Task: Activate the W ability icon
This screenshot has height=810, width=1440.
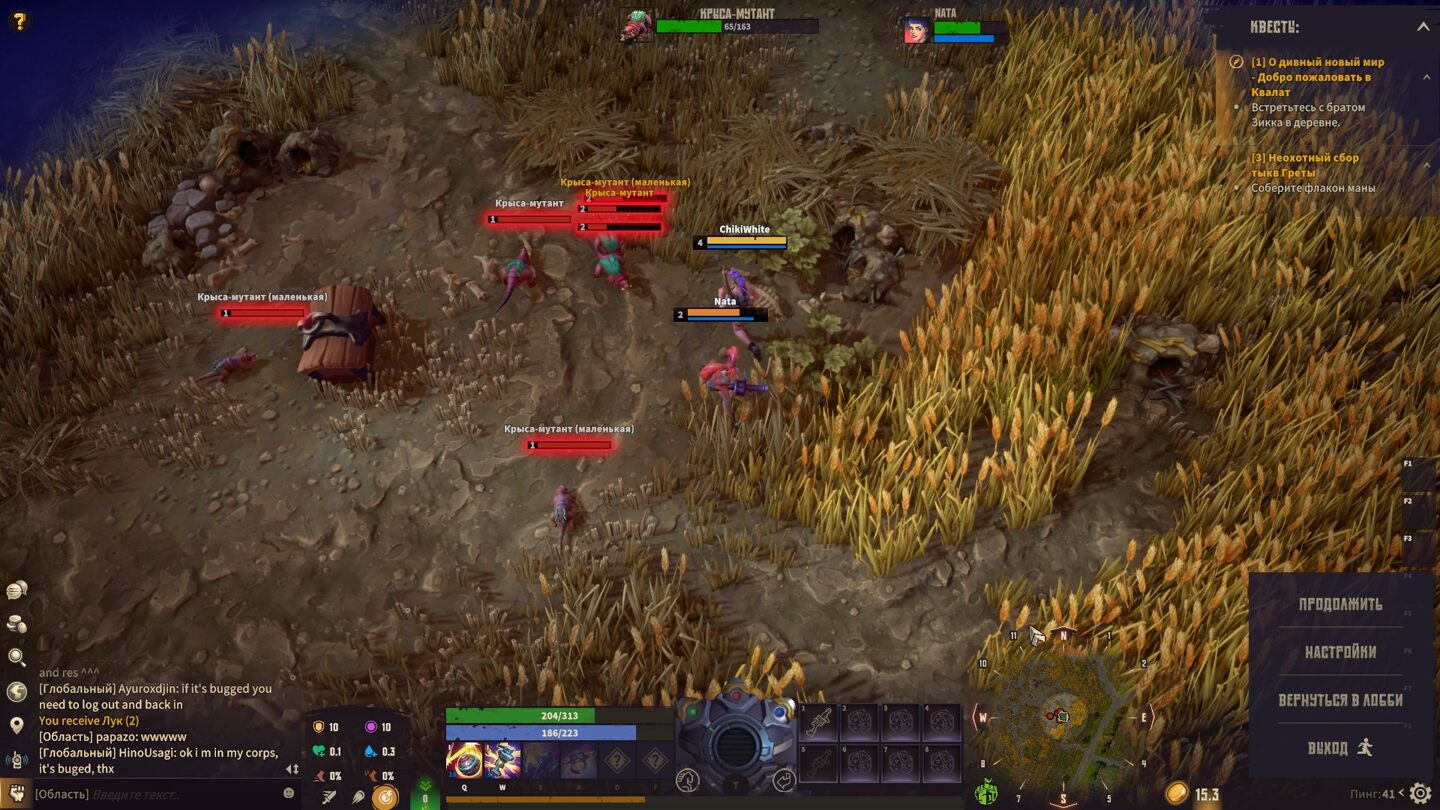Action: (x=502, y=760)
